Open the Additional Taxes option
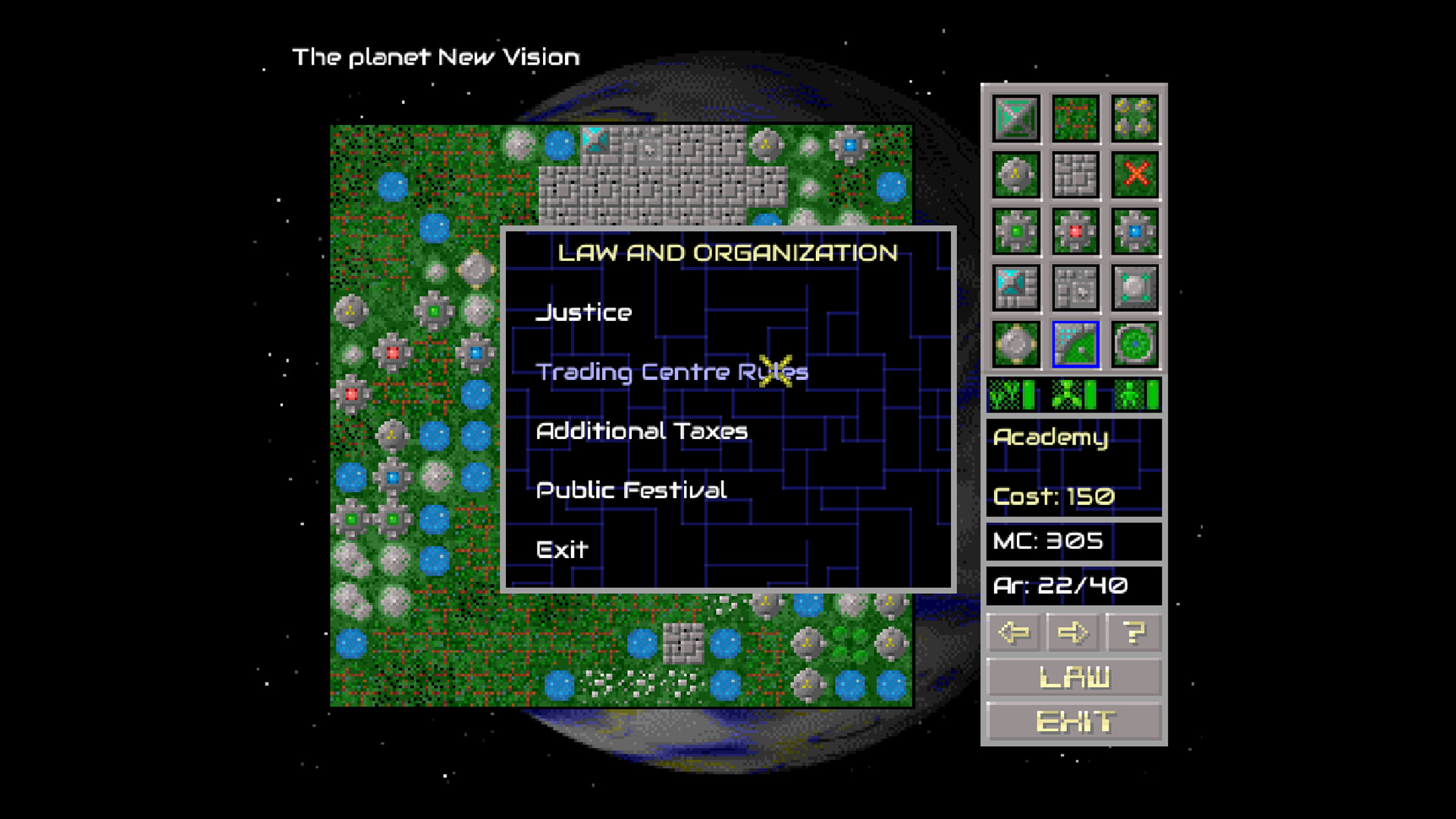Viewport: 1456px width, 819px height. click(x=642, y=431)
